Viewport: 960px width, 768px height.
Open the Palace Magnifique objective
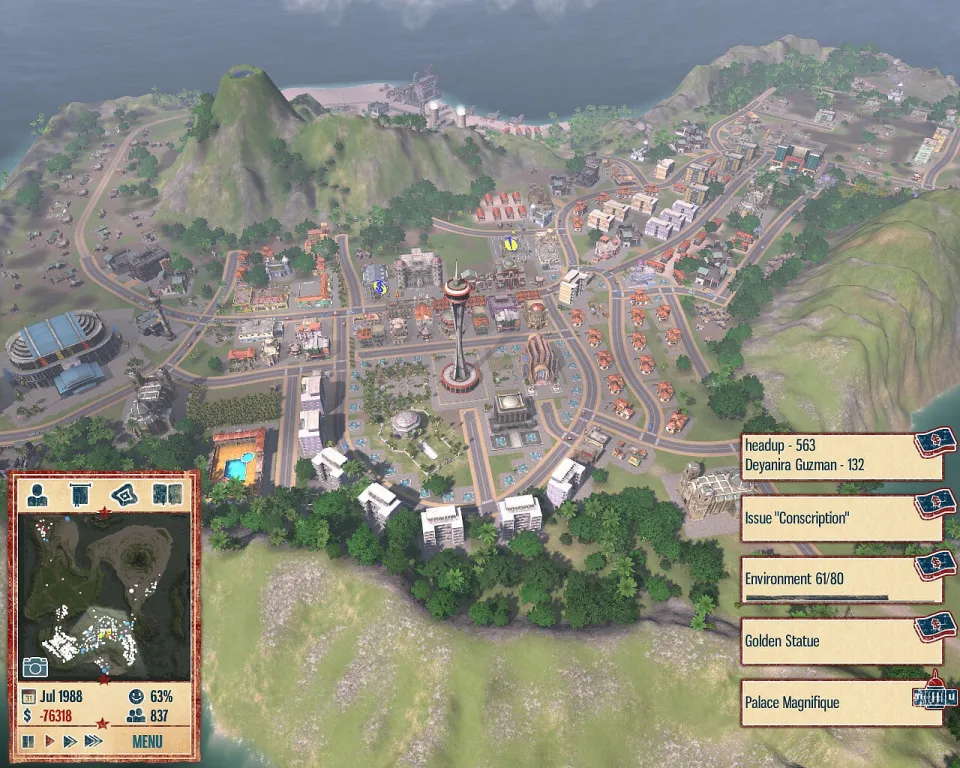click(x=828, y=703)
